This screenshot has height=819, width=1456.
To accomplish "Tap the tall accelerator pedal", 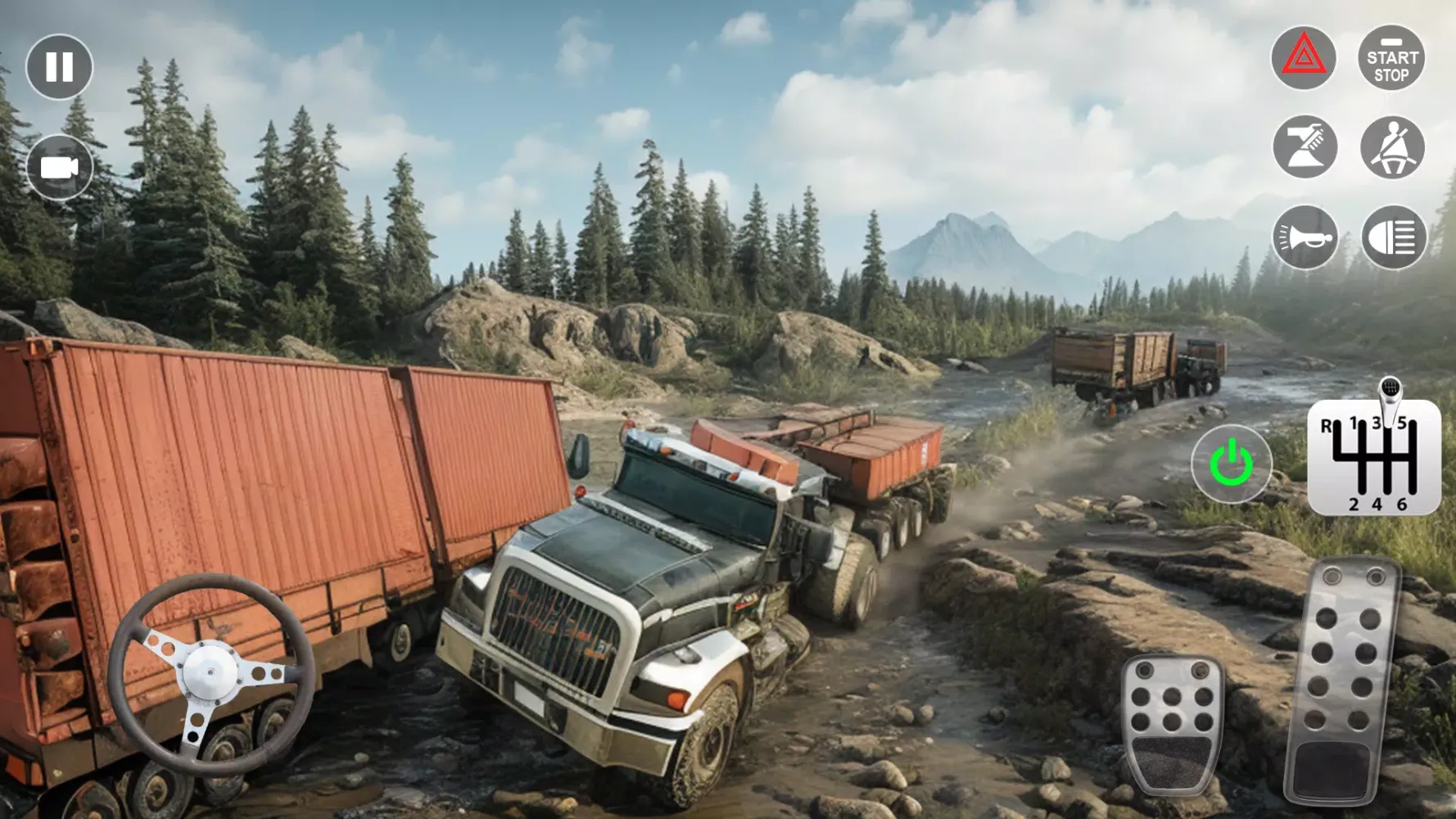I will pyautogui.click(x=1340, y=680).
